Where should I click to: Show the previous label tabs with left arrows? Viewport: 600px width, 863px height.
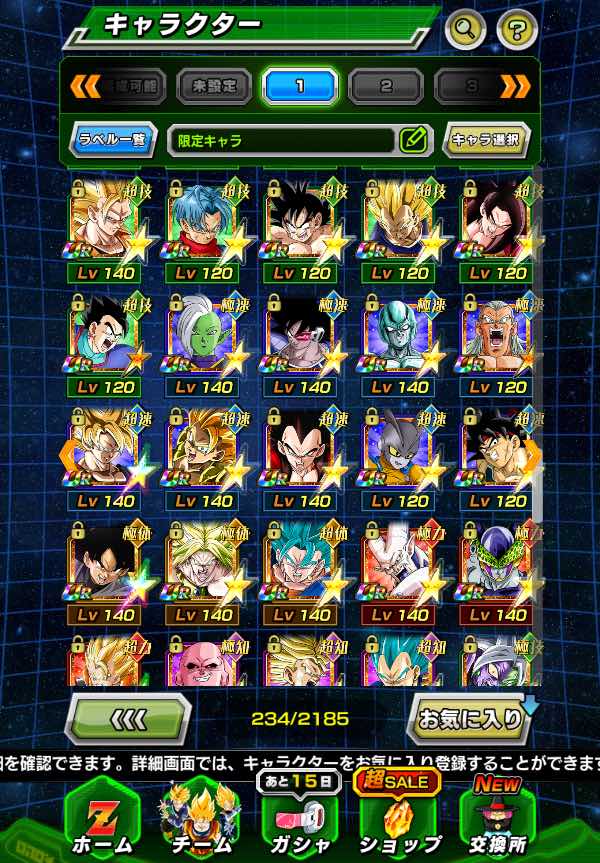tap(82, 87)
